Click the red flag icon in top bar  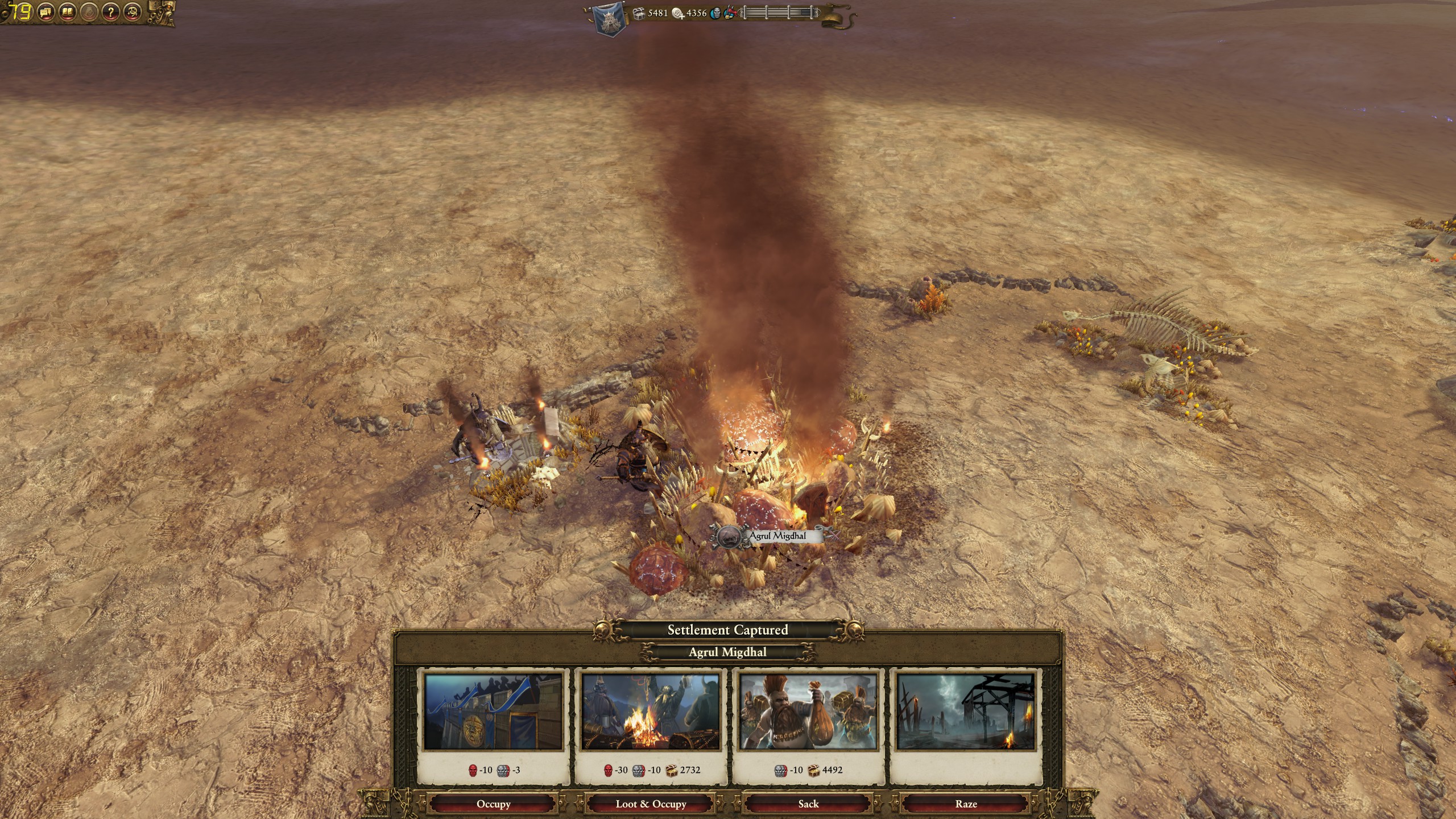[x=730, y=13]
